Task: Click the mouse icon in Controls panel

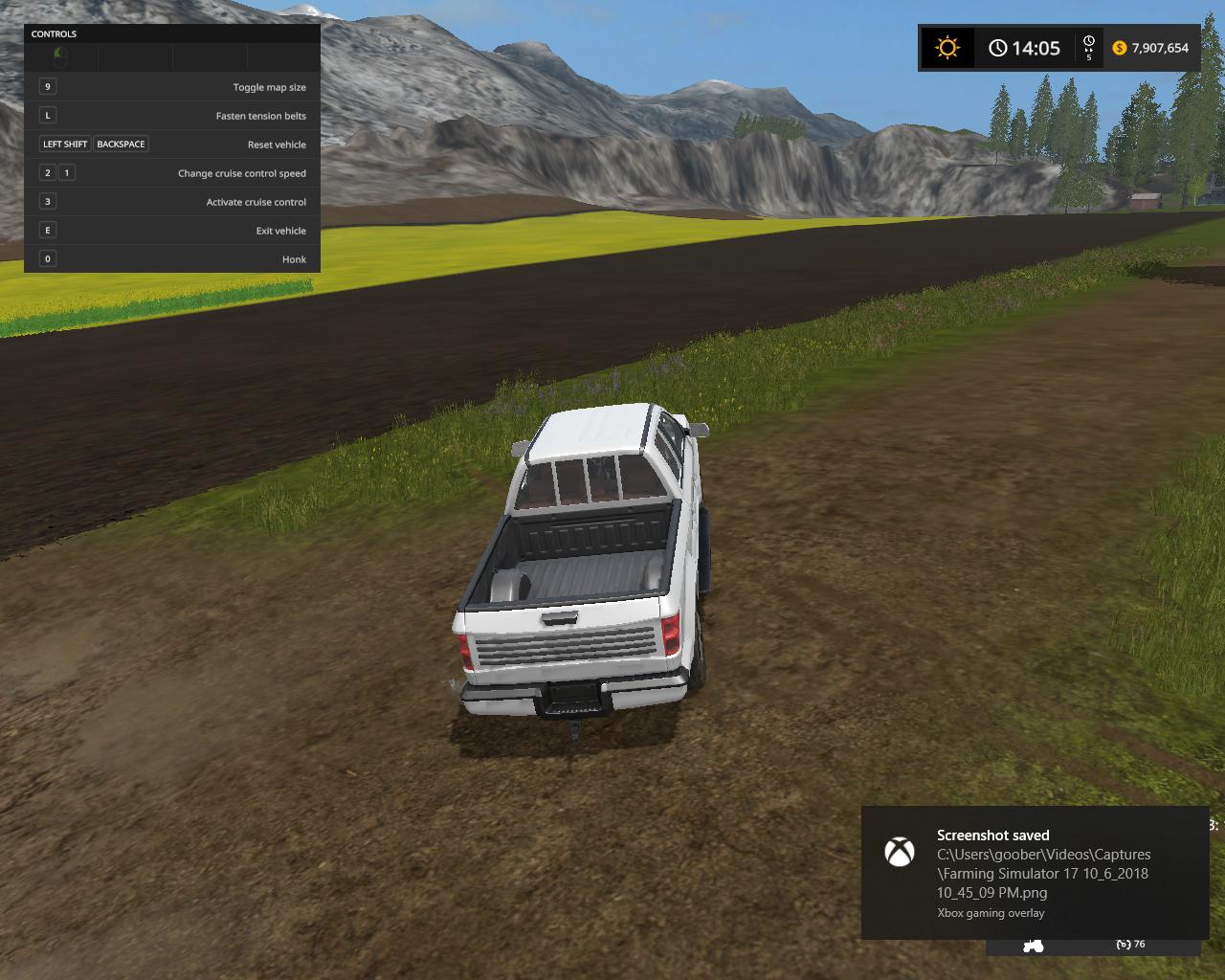Action: click(x=60, y=56)
